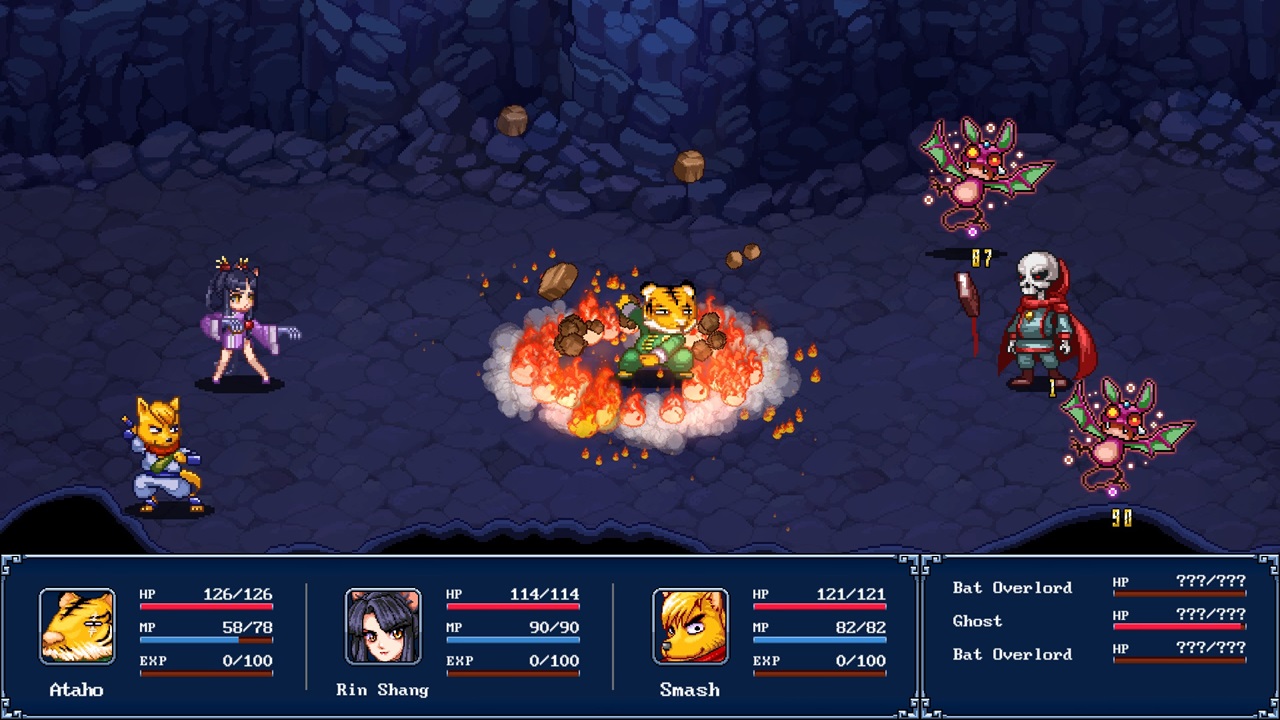Toggle selection of the Ghost enemy name entry
Viewport: 1280px width, 720px height.
coord(976,621)
